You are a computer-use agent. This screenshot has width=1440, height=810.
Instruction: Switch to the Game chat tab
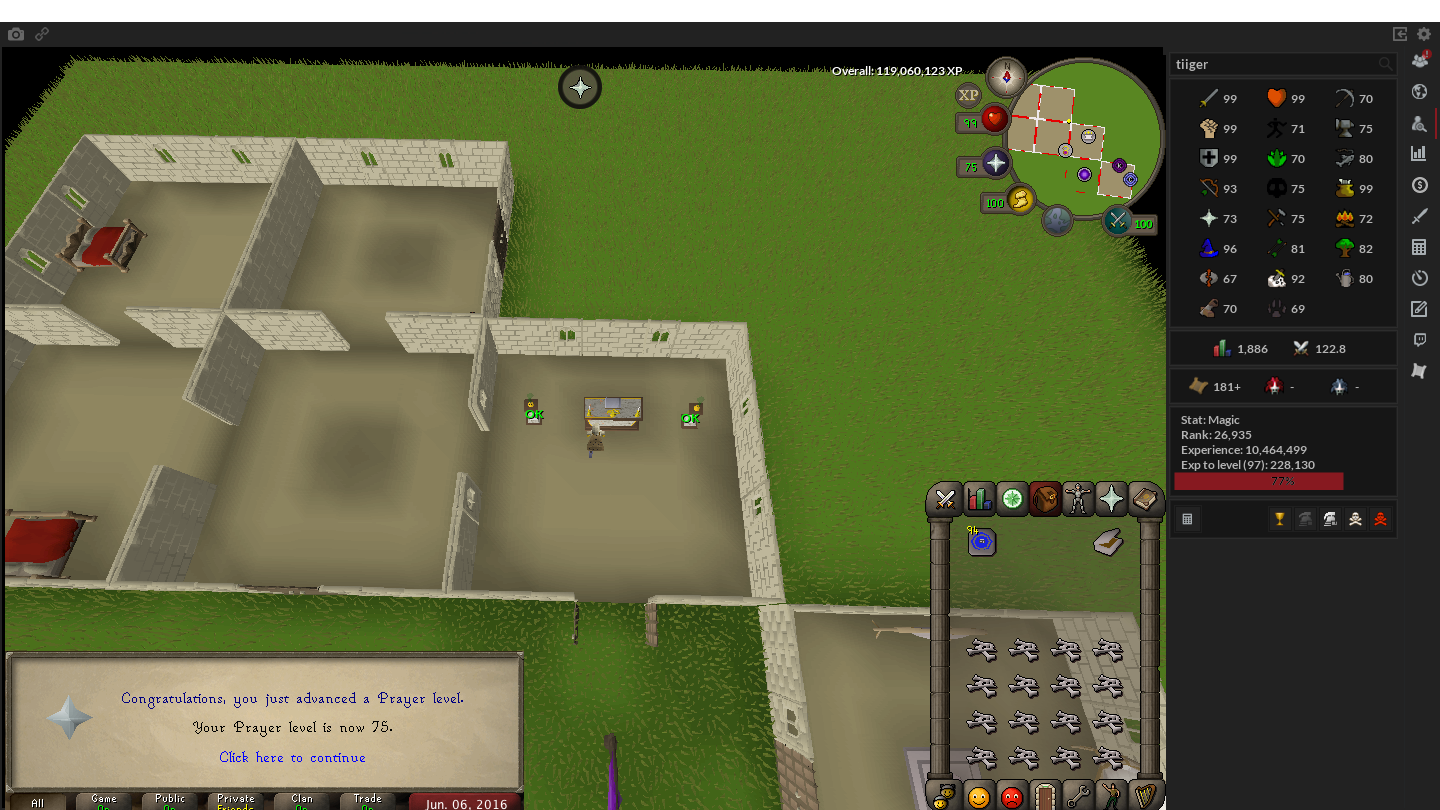[x=103, y=800]
